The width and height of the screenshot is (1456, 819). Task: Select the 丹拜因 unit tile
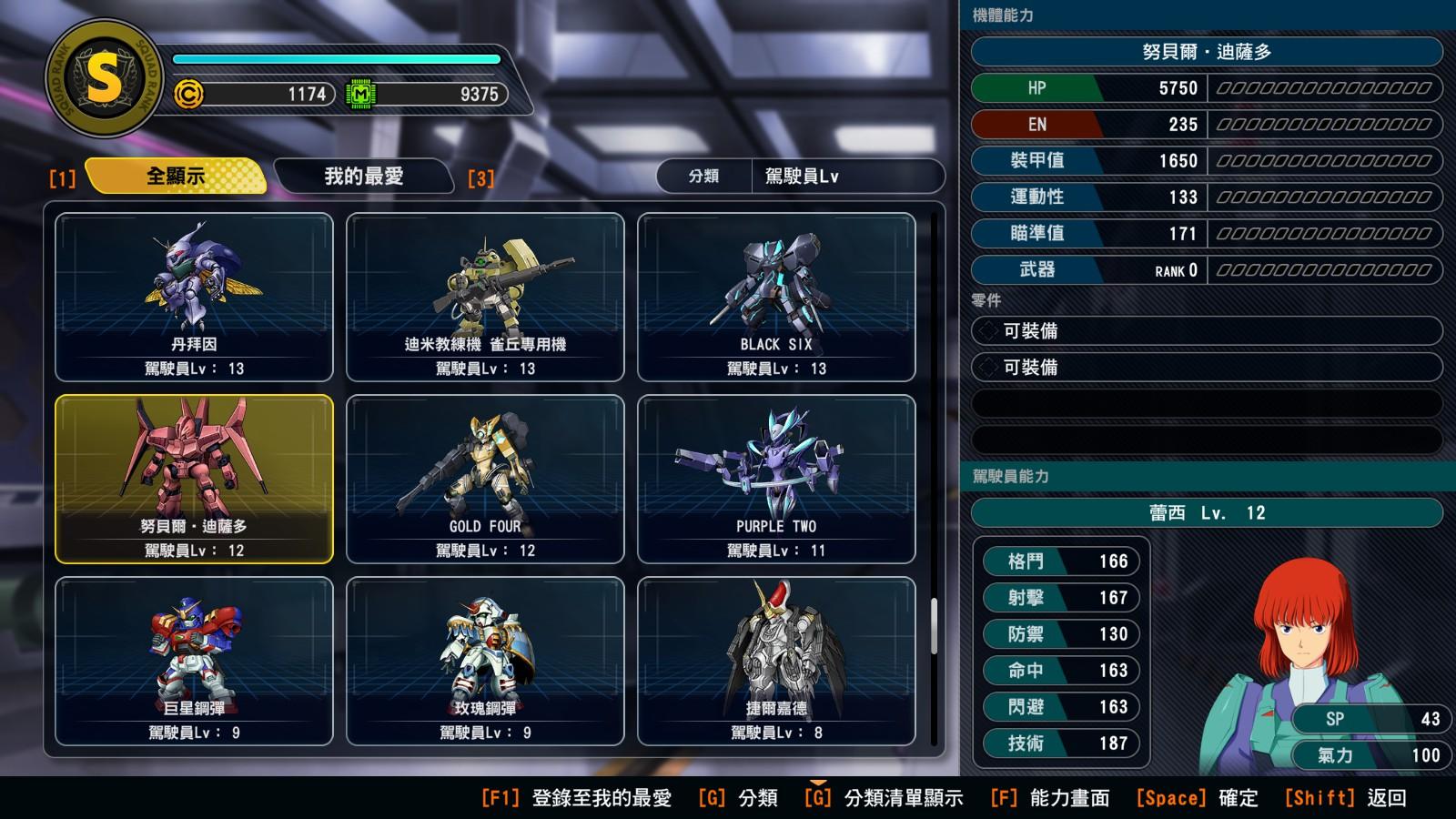click(x=194, y=297)
